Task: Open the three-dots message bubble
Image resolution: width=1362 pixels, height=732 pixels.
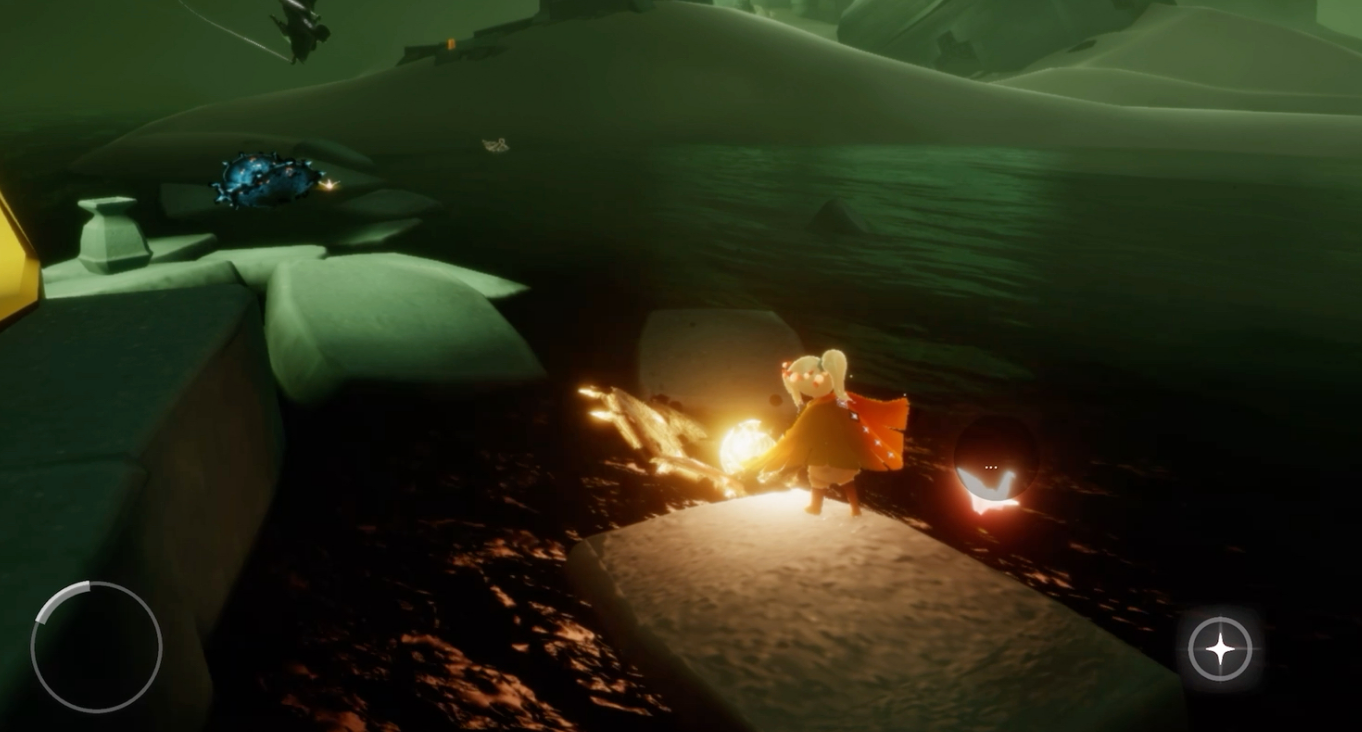Action: click(991, 466)
